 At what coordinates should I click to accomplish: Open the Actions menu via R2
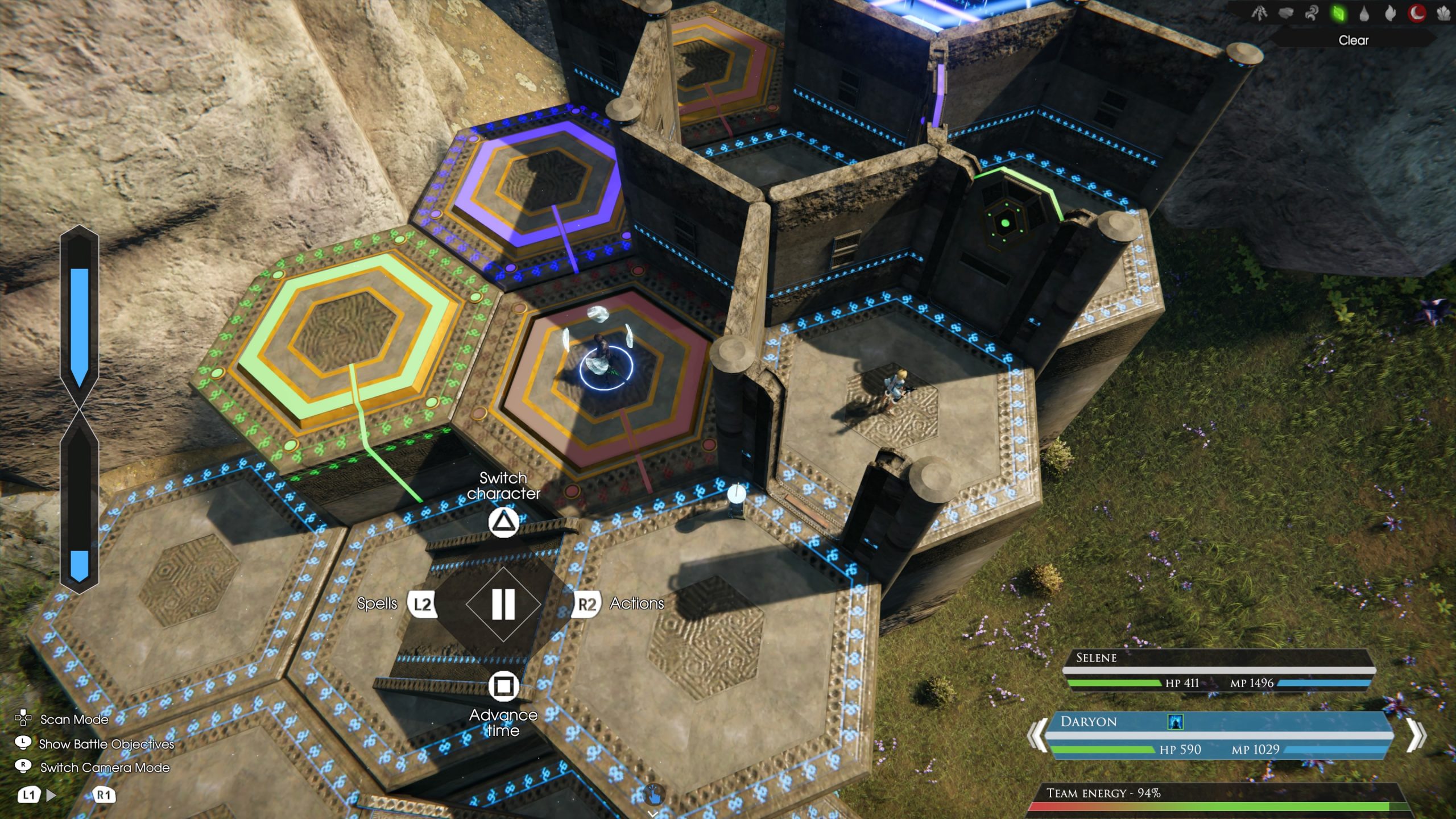click(585, 605)
